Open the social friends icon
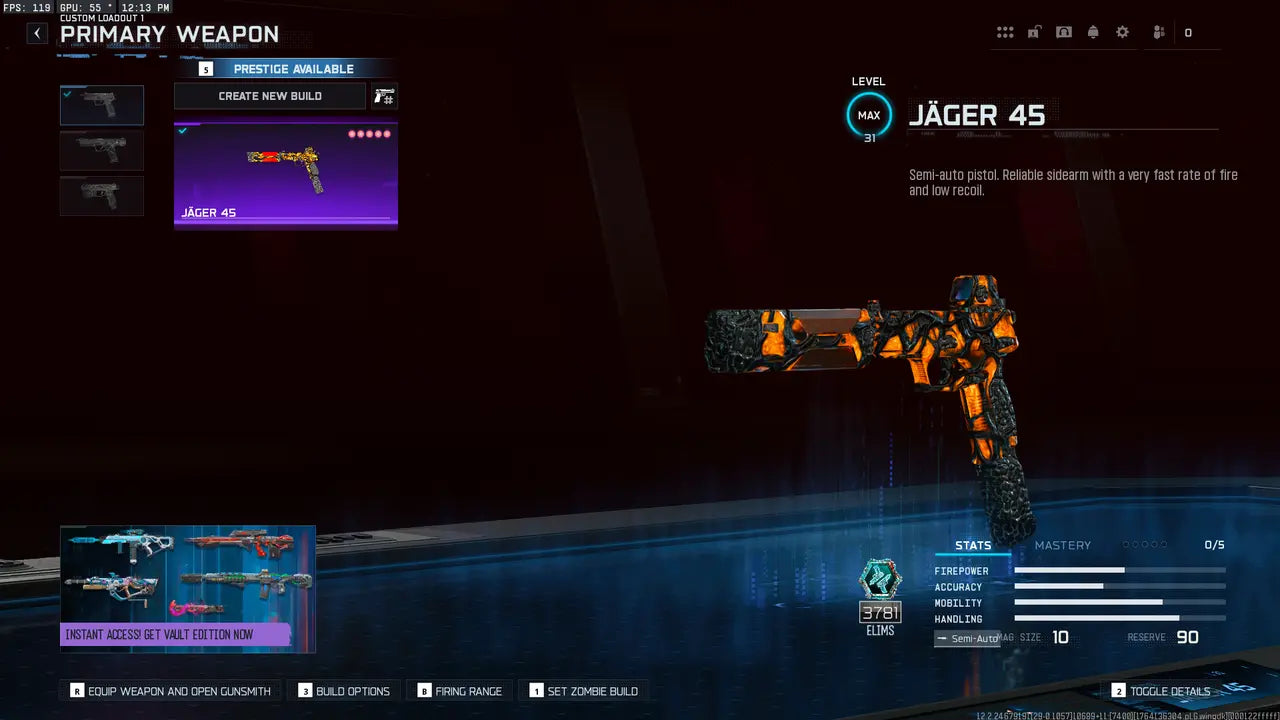 point(1157,31)
